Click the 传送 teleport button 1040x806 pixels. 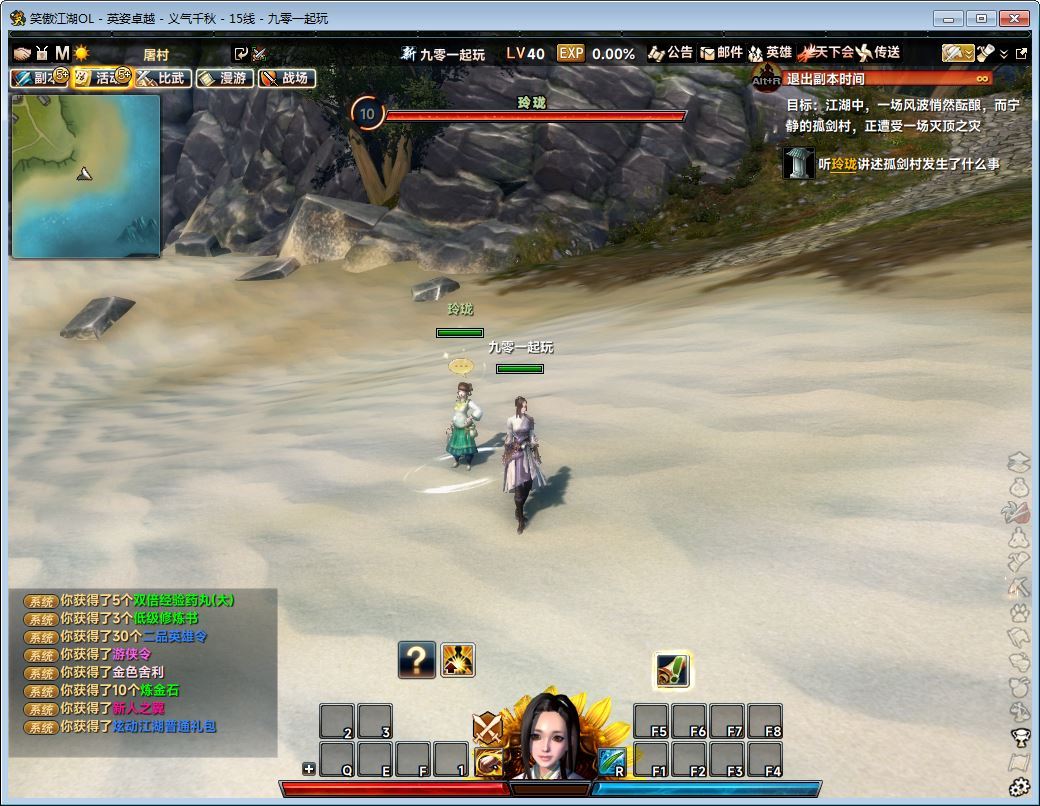click(x=878, y=52)
